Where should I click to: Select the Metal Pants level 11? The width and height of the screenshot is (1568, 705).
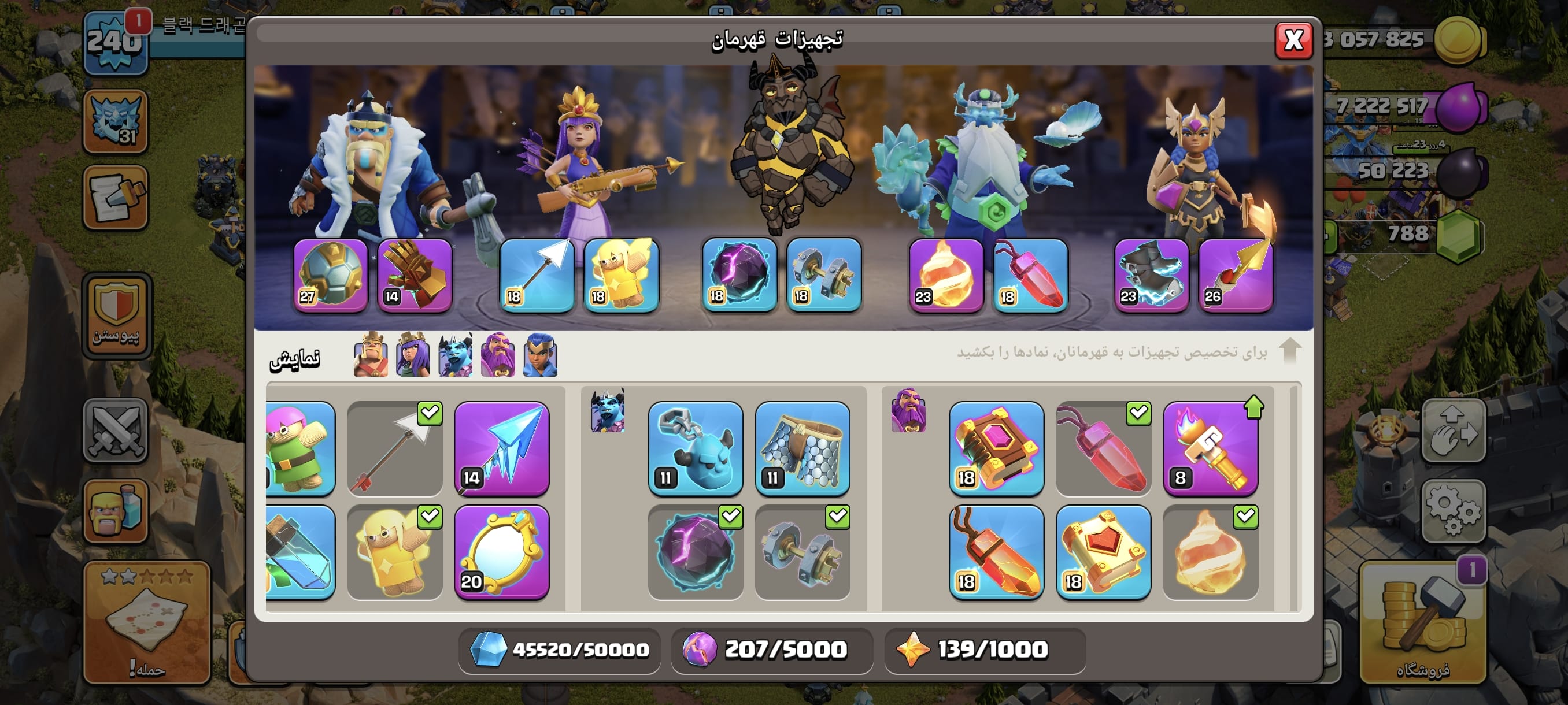[x=803, y=449]
